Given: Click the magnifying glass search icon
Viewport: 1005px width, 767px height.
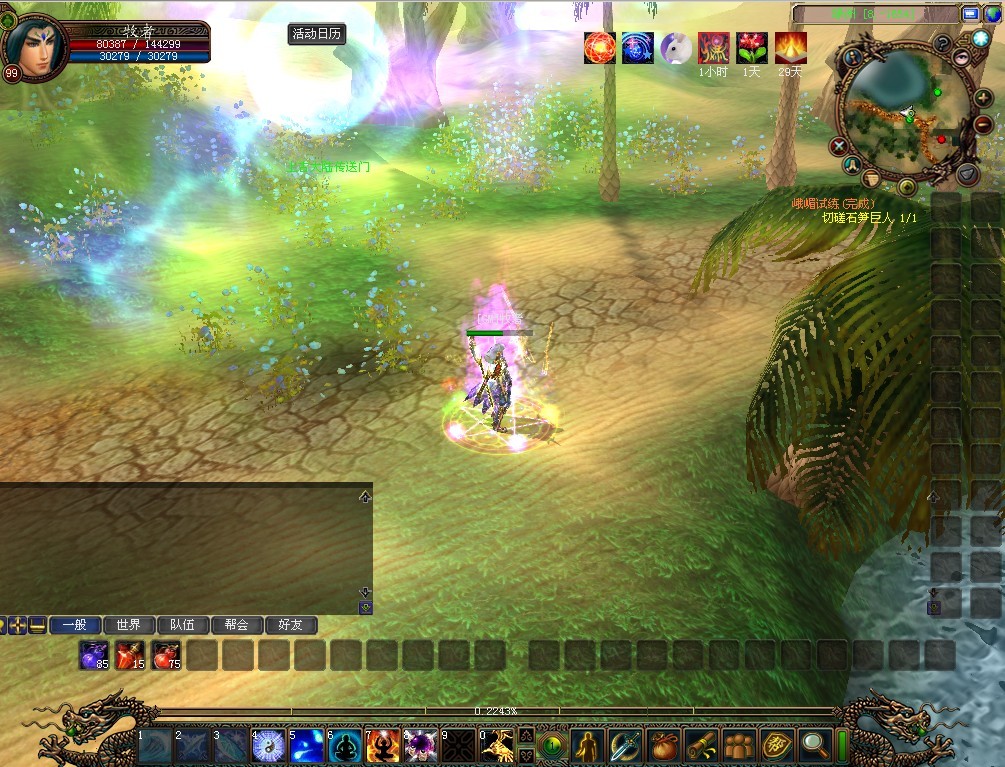Looking at the screenshot, I should coord(815,746).
